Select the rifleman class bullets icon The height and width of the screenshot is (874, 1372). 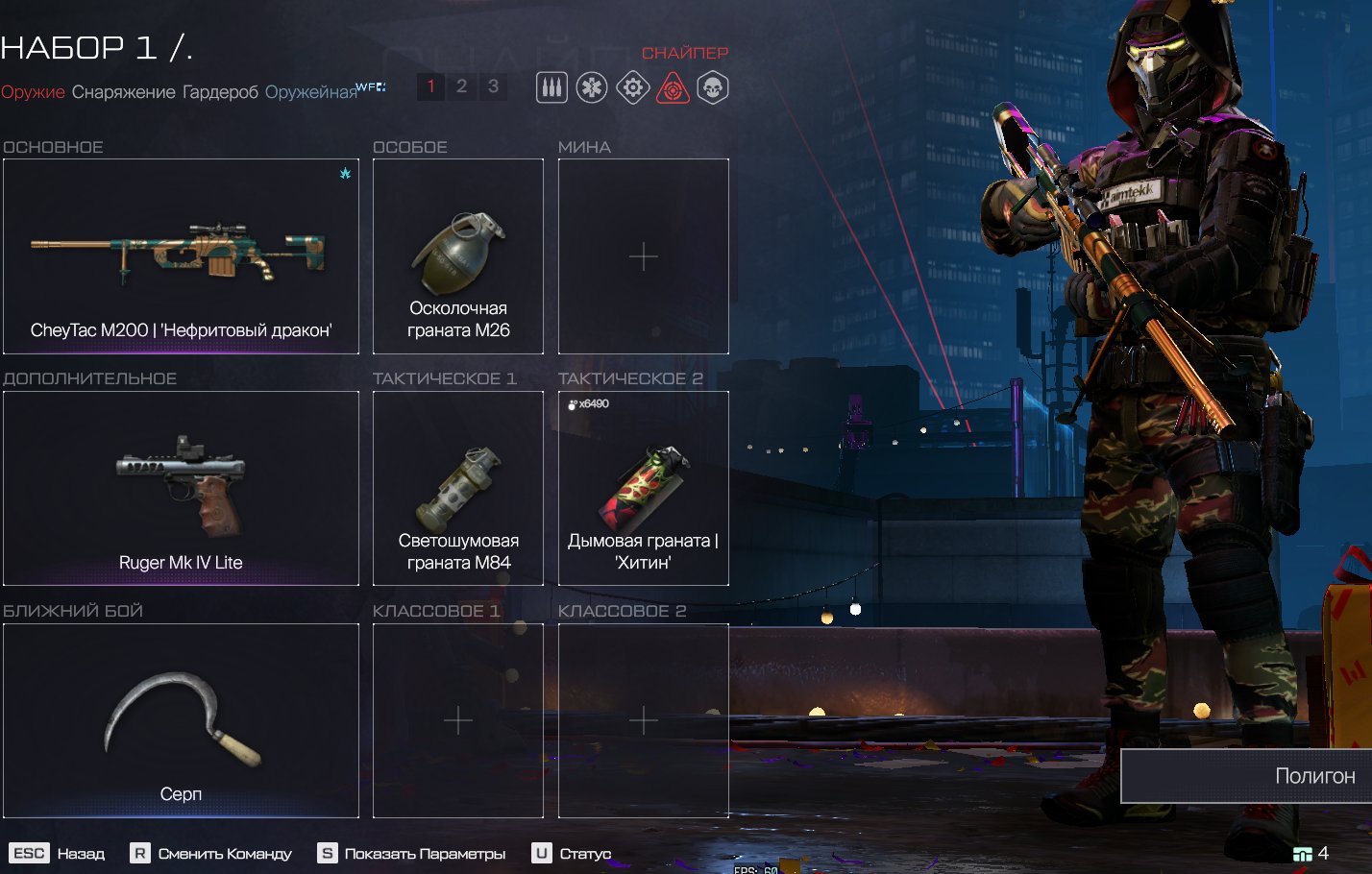(x=551, y=88)
